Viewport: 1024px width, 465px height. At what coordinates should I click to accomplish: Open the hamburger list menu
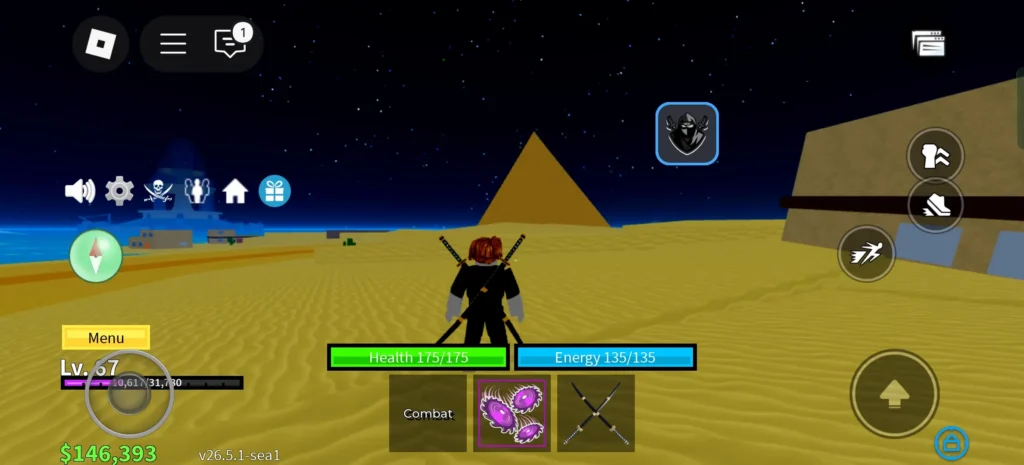(173, 43)
